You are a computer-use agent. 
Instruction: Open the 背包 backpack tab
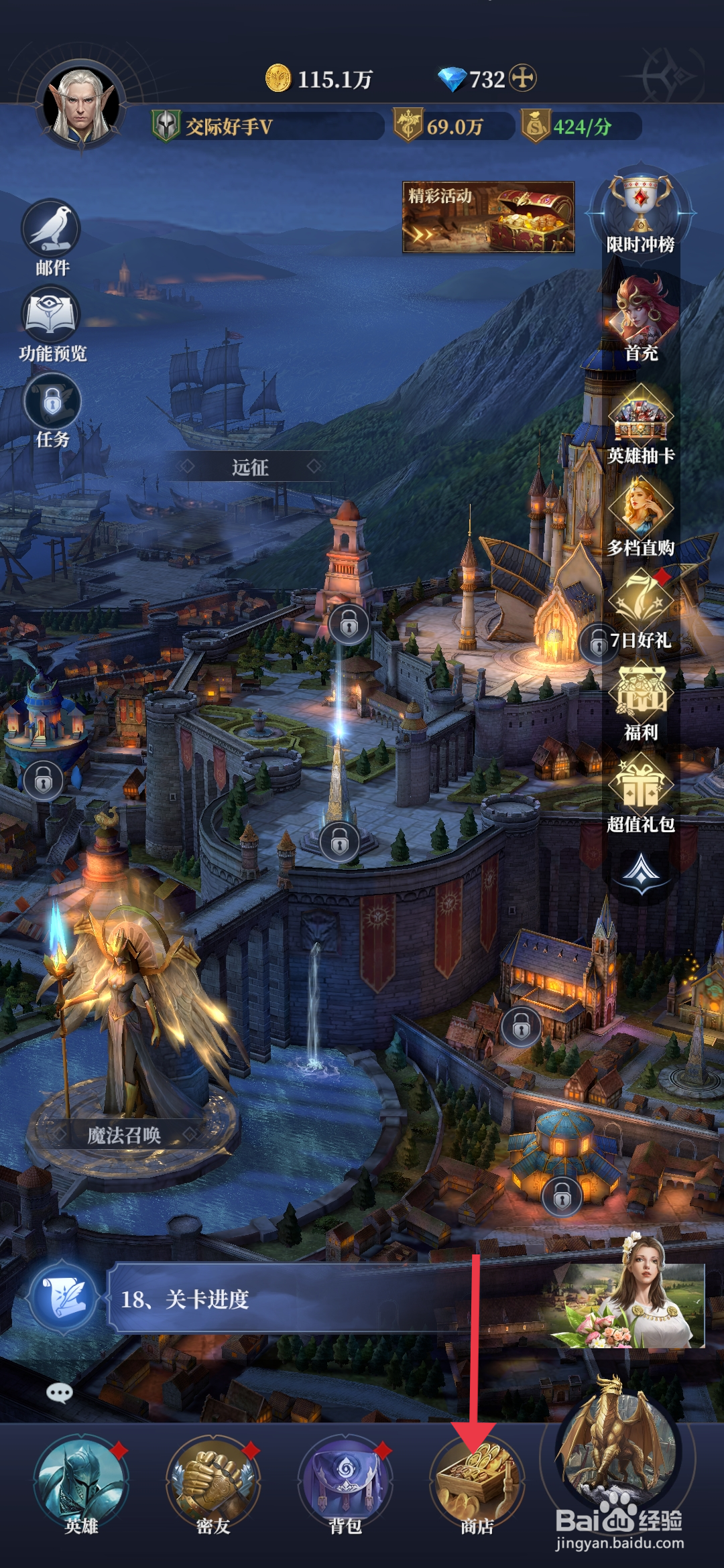(x=345, y=1482)
